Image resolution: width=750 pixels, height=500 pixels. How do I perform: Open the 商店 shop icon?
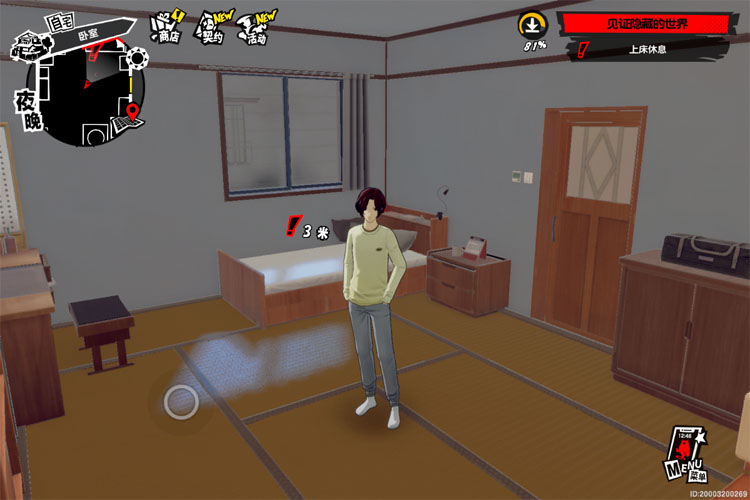pos(165,27)
